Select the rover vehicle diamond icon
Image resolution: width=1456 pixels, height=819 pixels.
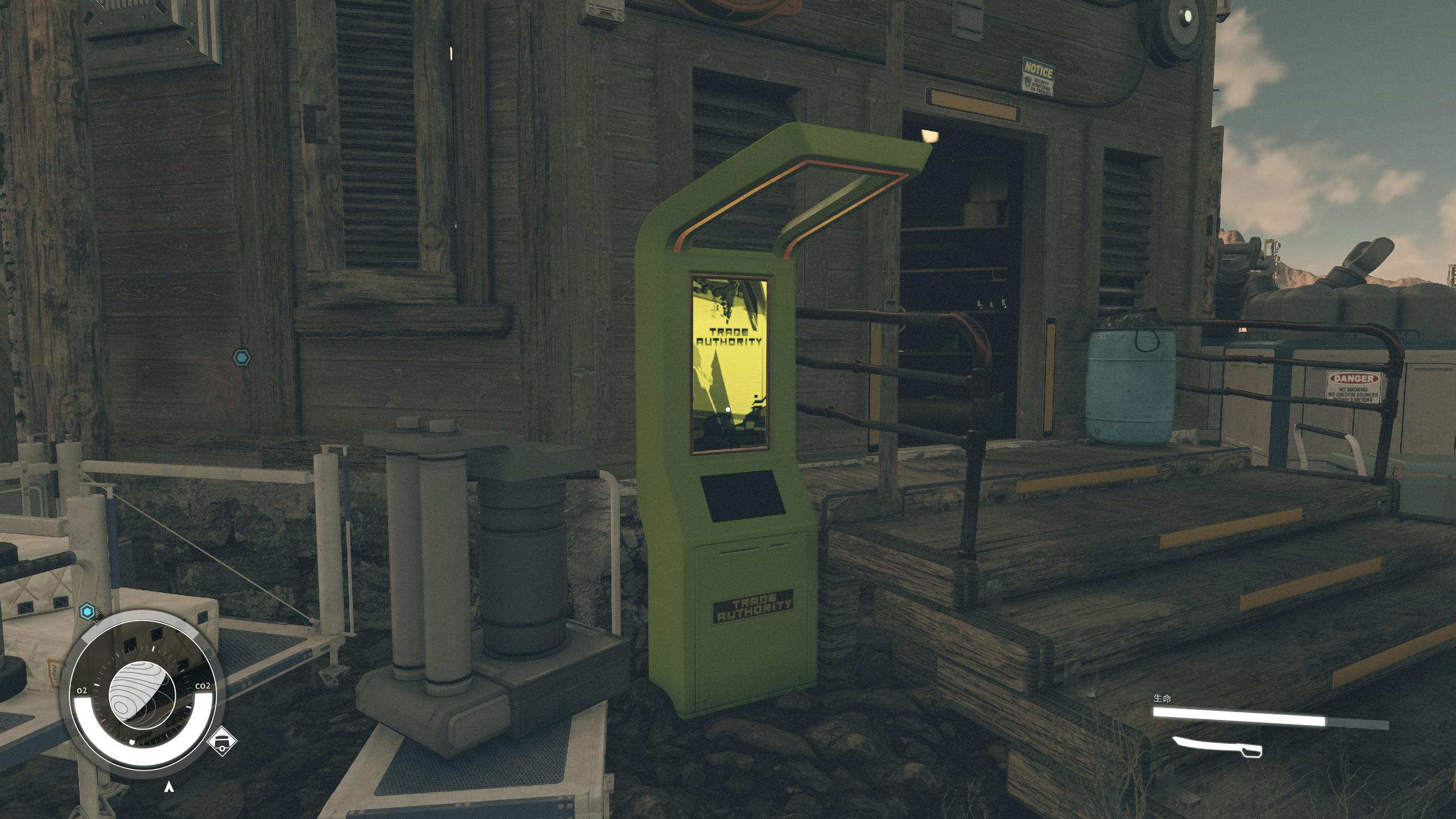(x=222, y=742)
